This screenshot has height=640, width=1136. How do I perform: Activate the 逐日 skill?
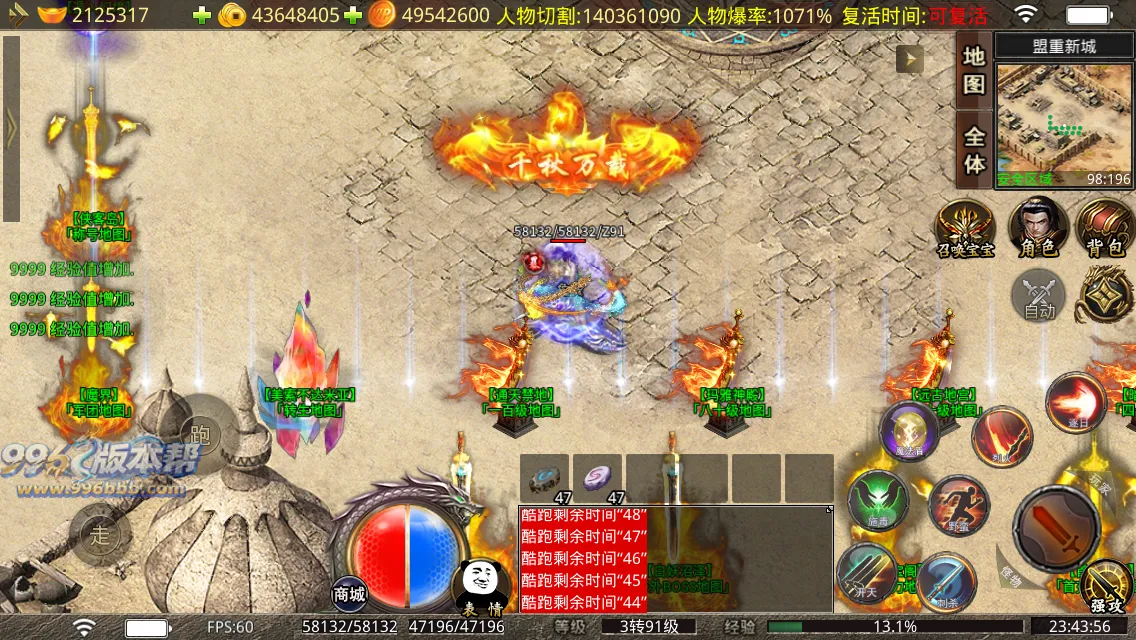click(1075, 402)
